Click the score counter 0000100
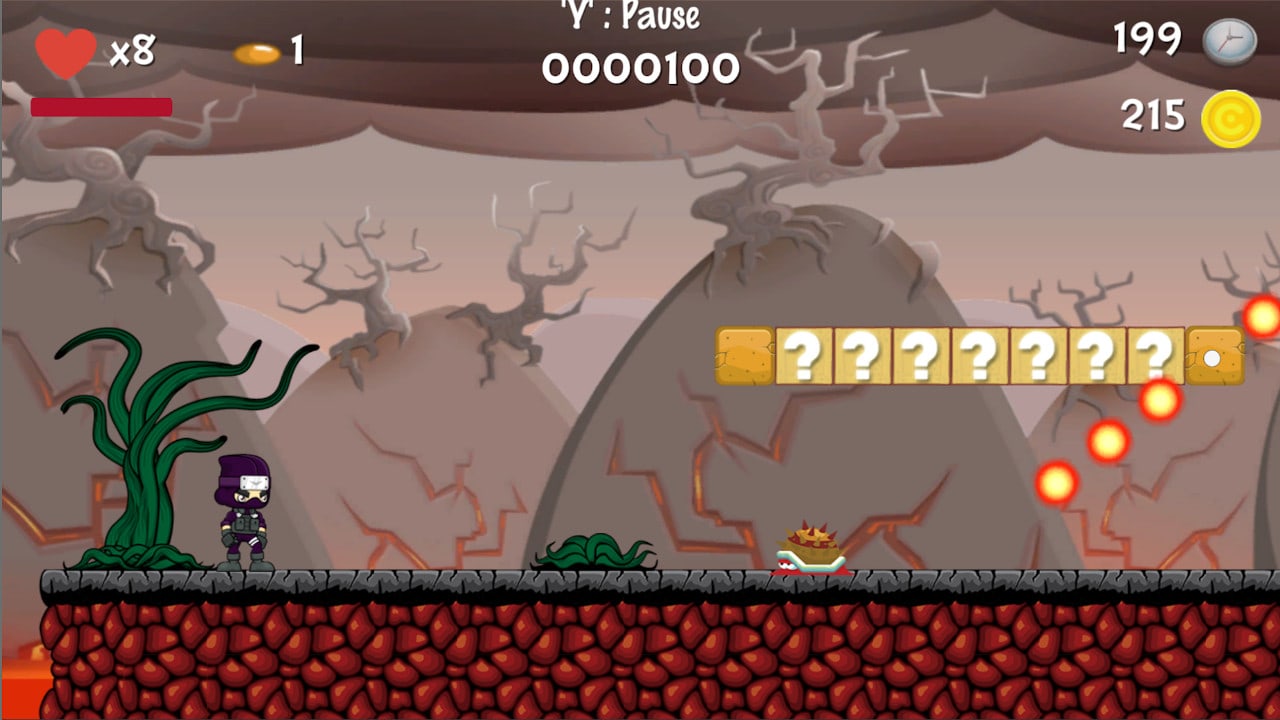The height and width of the screenshot is (720, 1280). [x=640, y=67]
